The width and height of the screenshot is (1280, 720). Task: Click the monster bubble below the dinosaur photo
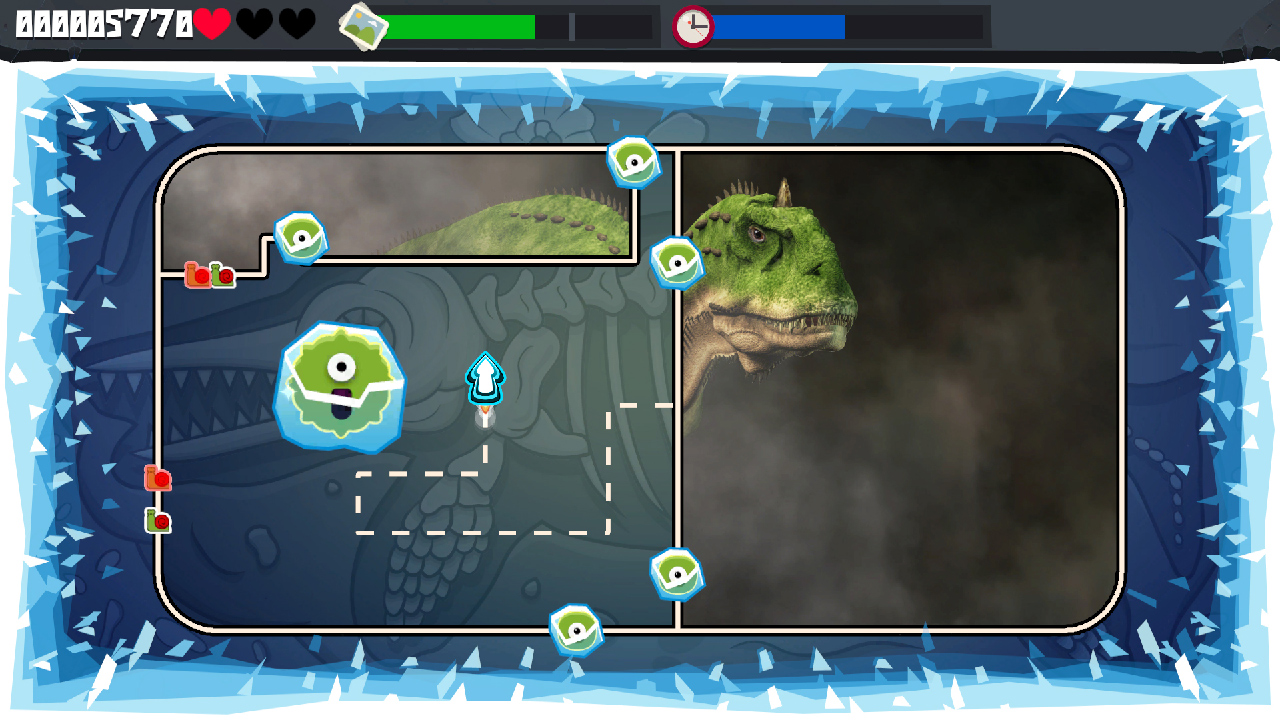(x=676, y=575)
